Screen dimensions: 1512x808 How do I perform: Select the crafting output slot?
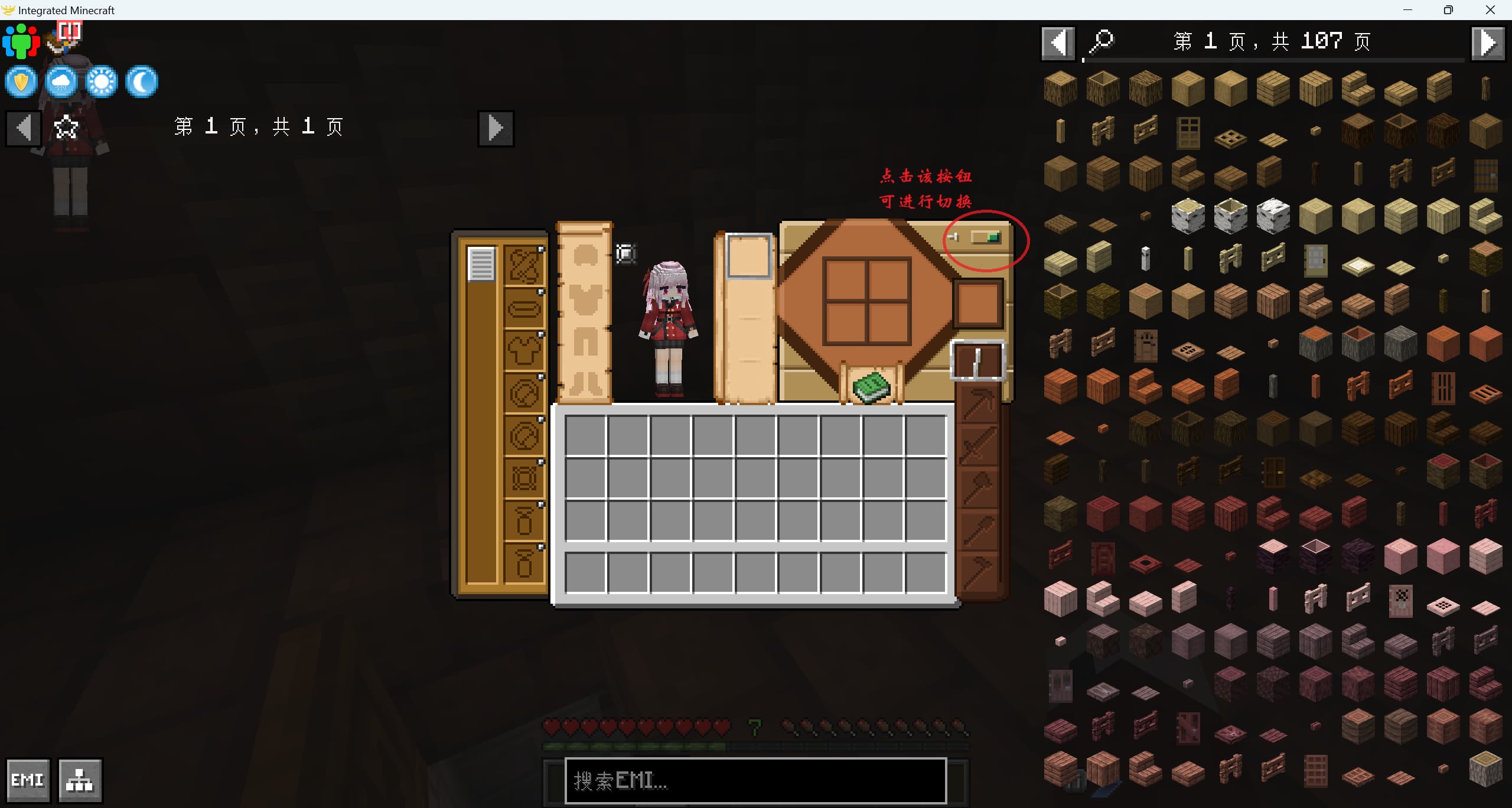[978, 304]
